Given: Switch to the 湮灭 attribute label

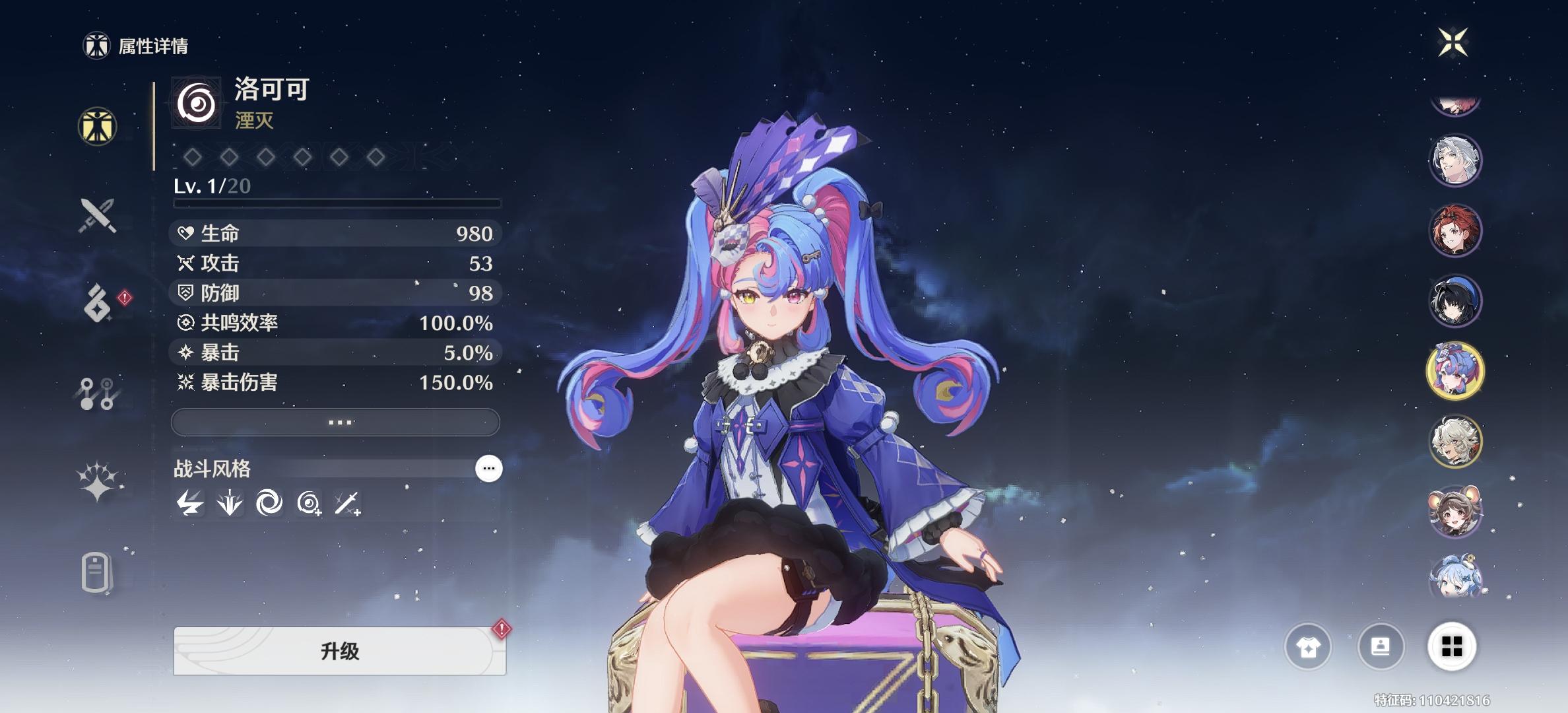Looking at the screenshot, I should pyautogui.click(x=253, y=122).
